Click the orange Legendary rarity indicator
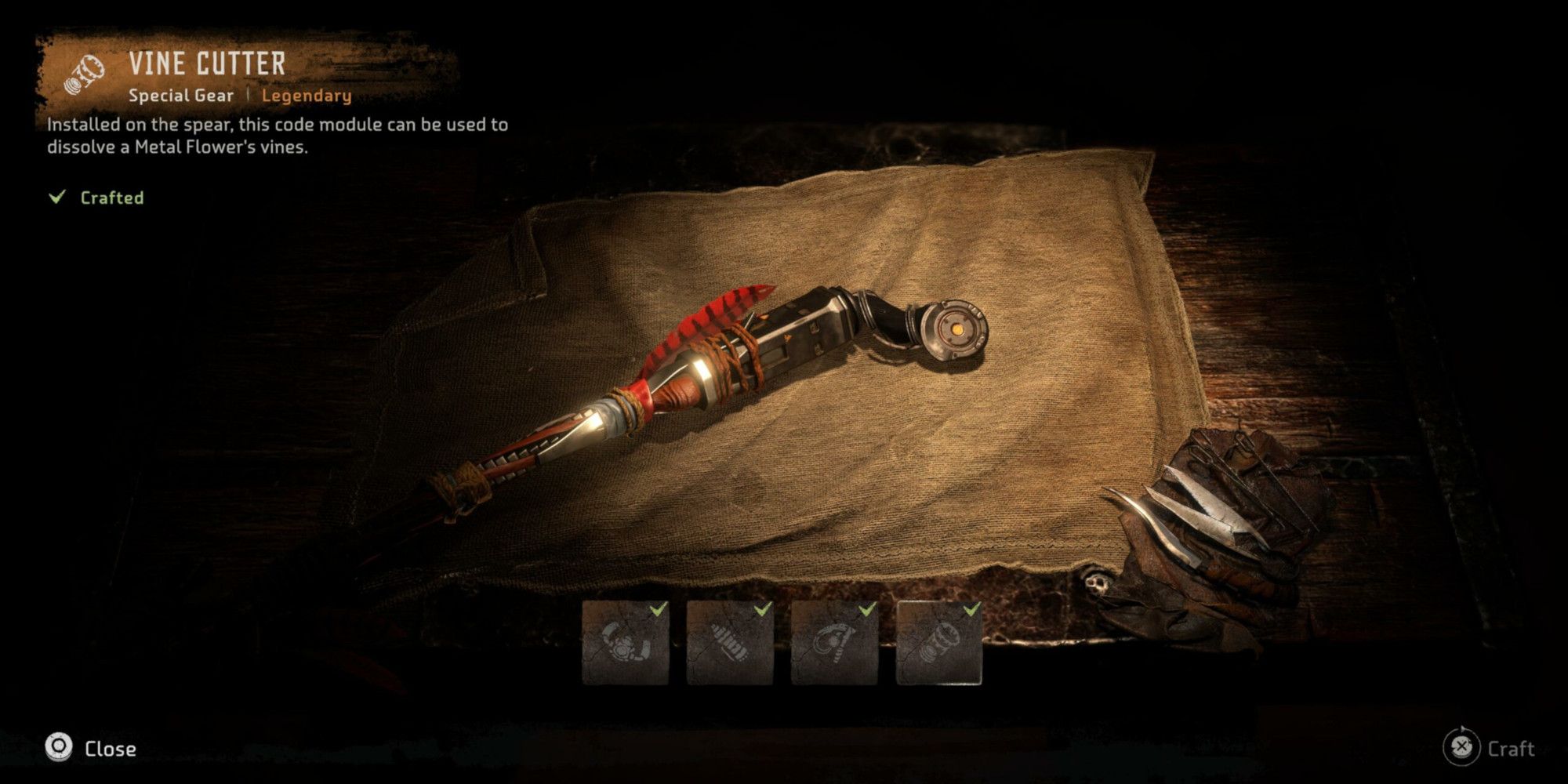 click(306, 96)
